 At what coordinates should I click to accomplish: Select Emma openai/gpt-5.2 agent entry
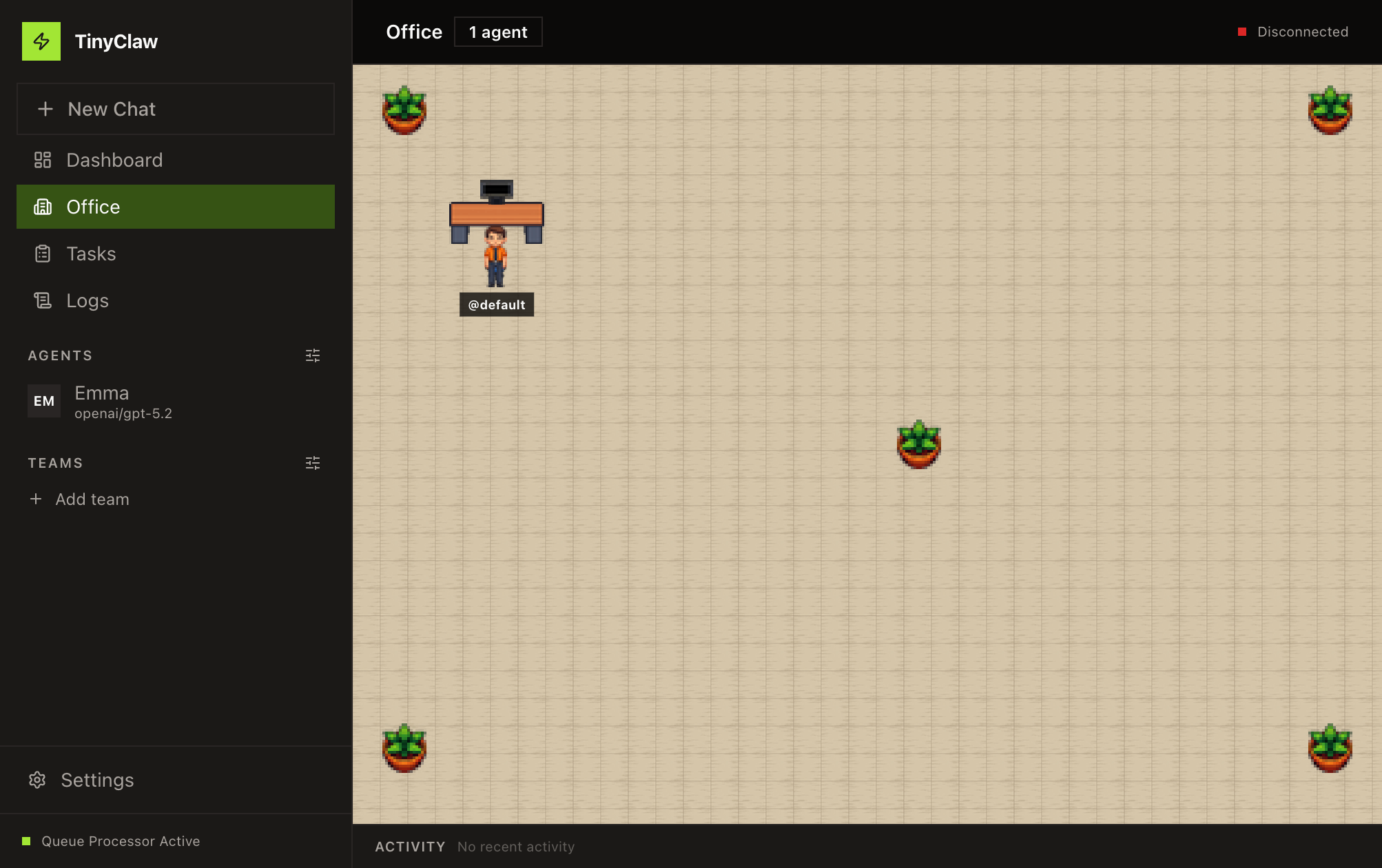(124, 402)
